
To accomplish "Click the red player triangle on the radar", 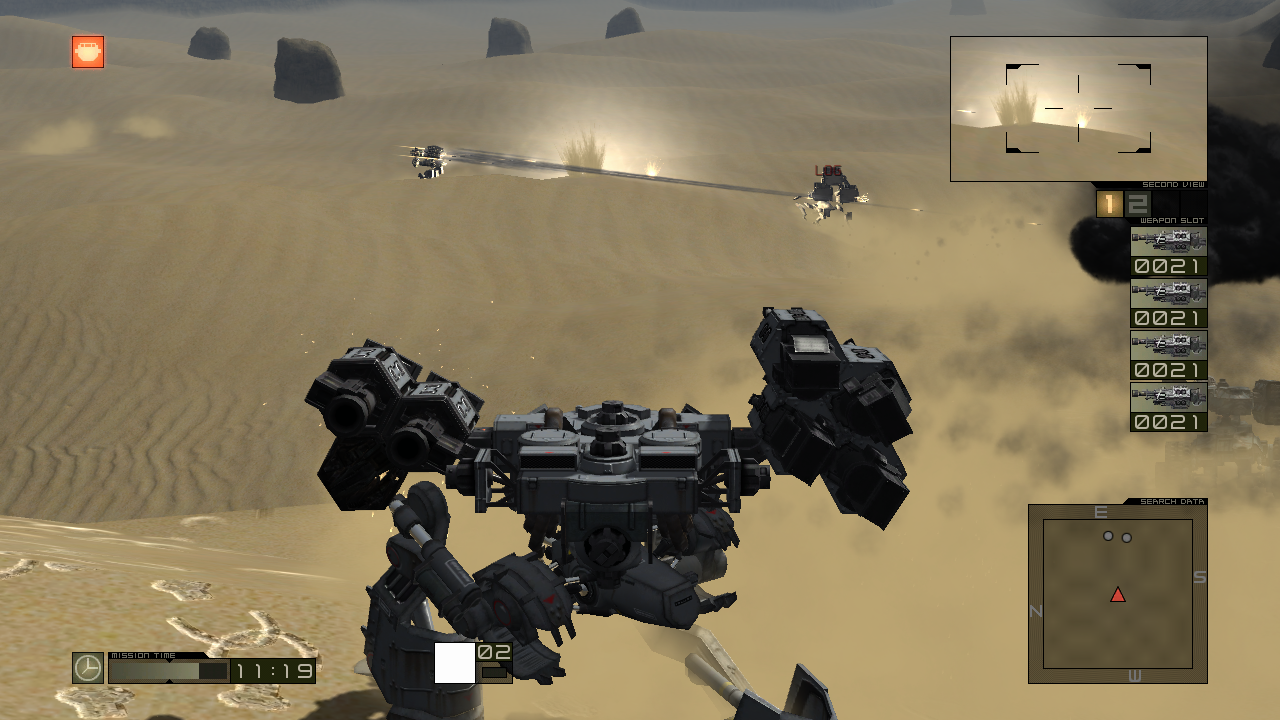I will 1117,595.
